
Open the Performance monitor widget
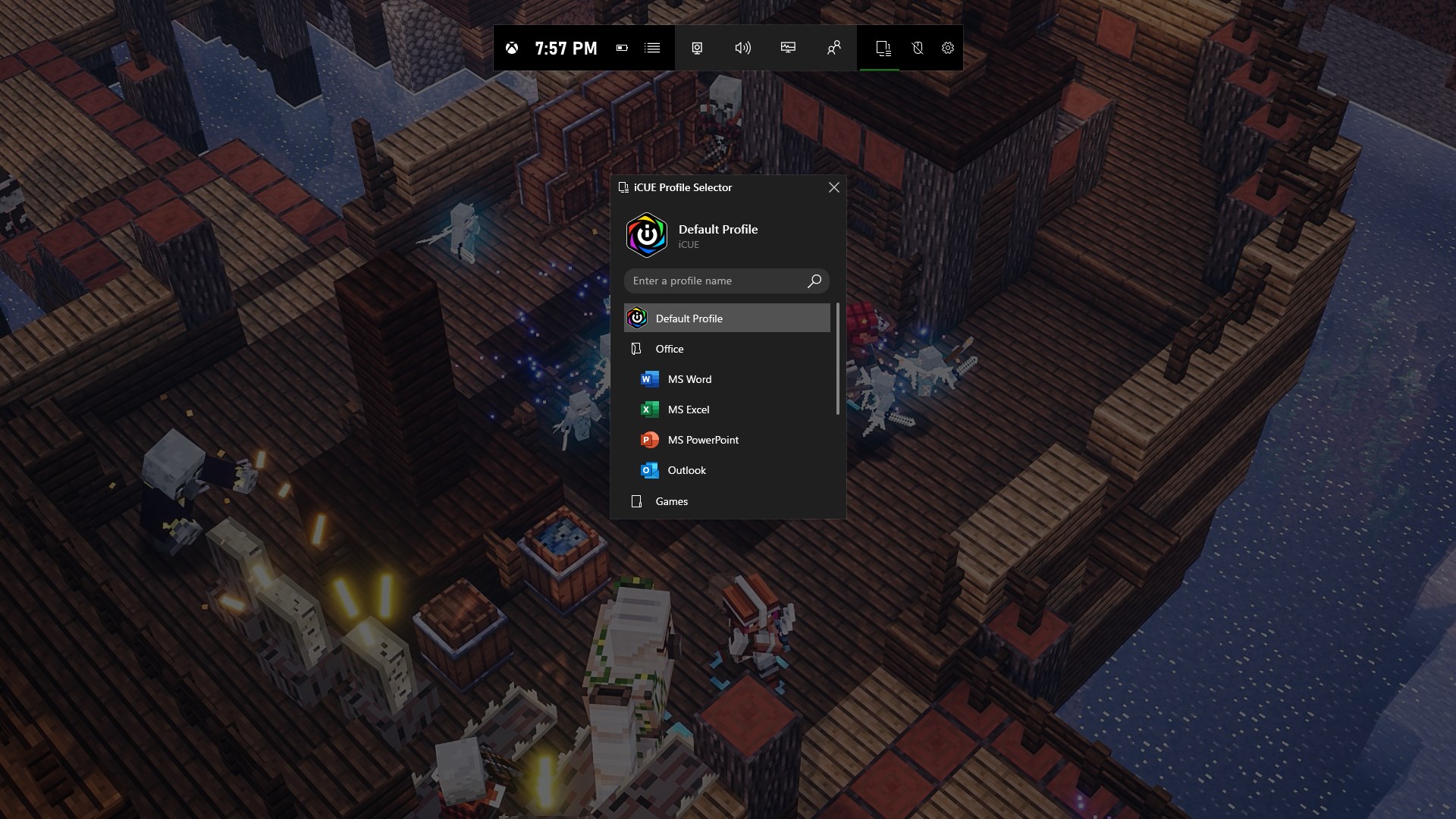788,48
